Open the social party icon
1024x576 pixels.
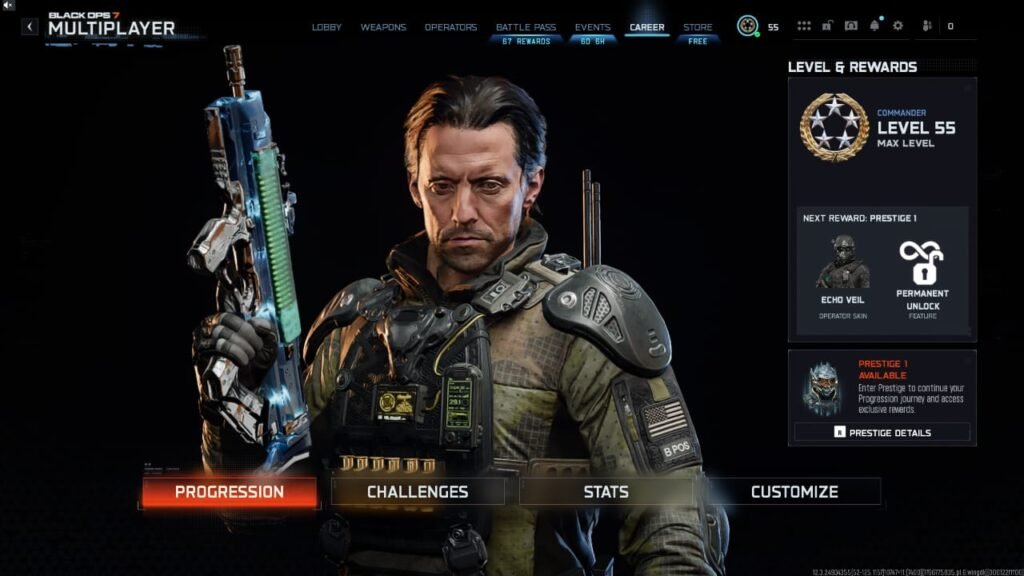pos(926,26)
